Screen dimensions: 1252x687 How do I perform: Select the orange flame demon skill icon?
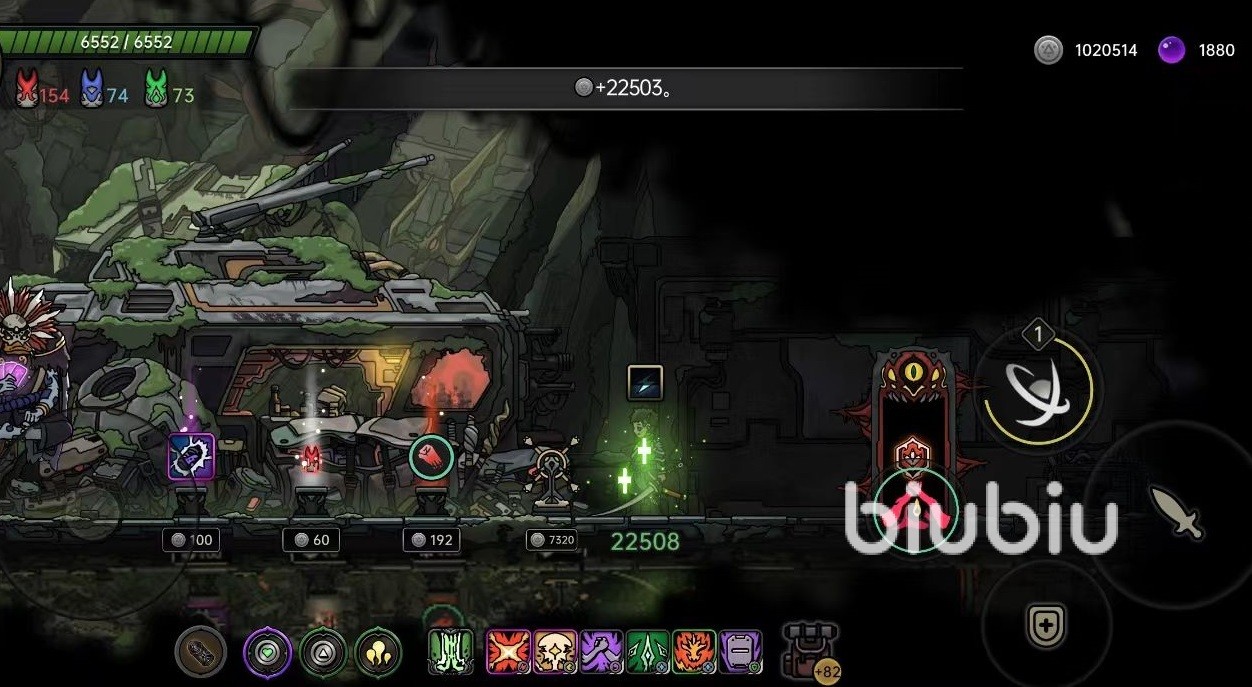[694, 652]
